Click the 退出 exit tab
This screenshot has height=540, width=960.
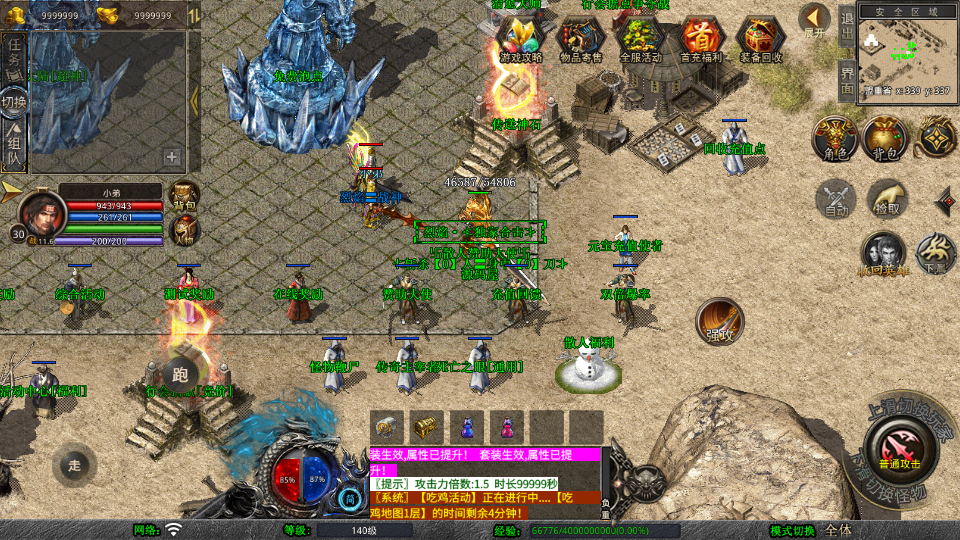click(847, 28)
